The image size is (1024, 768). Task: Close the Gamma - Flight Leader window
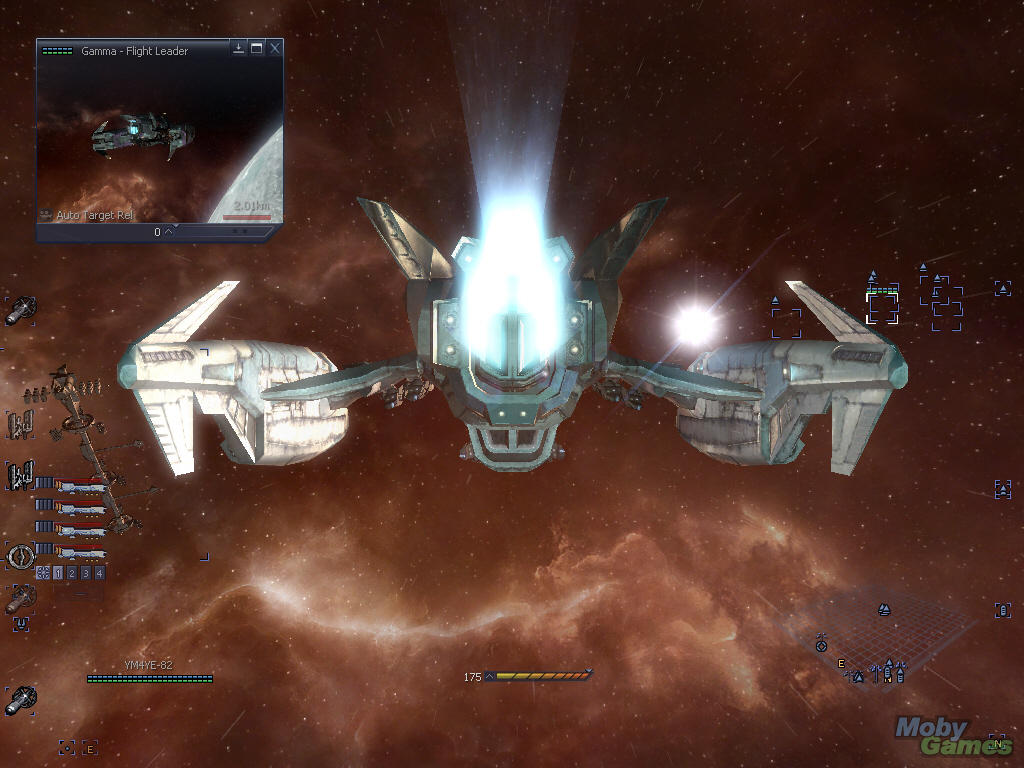275,48
